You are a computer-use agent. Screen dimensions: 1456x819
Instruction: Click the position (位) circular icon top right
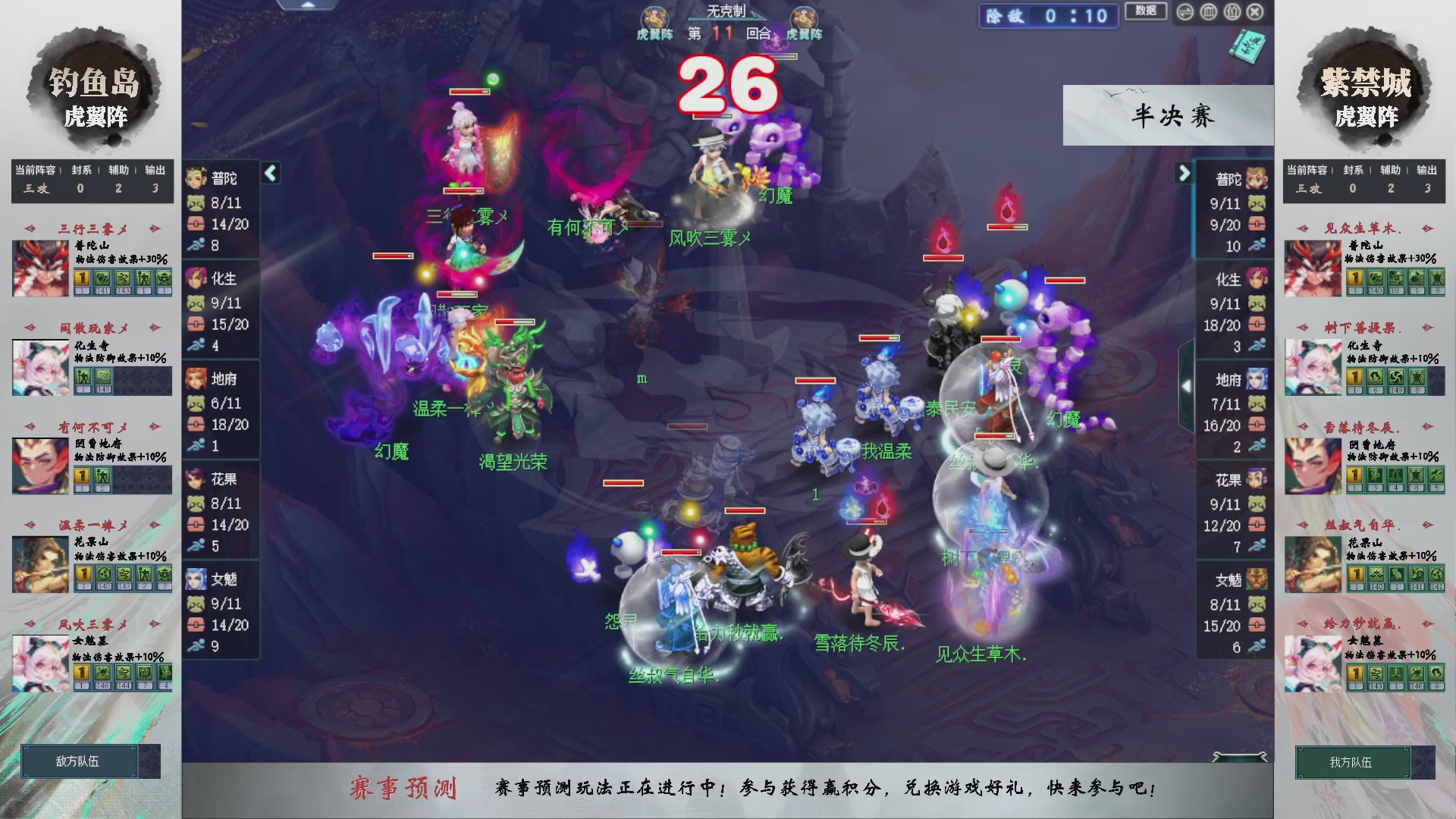pos(1231,12)
